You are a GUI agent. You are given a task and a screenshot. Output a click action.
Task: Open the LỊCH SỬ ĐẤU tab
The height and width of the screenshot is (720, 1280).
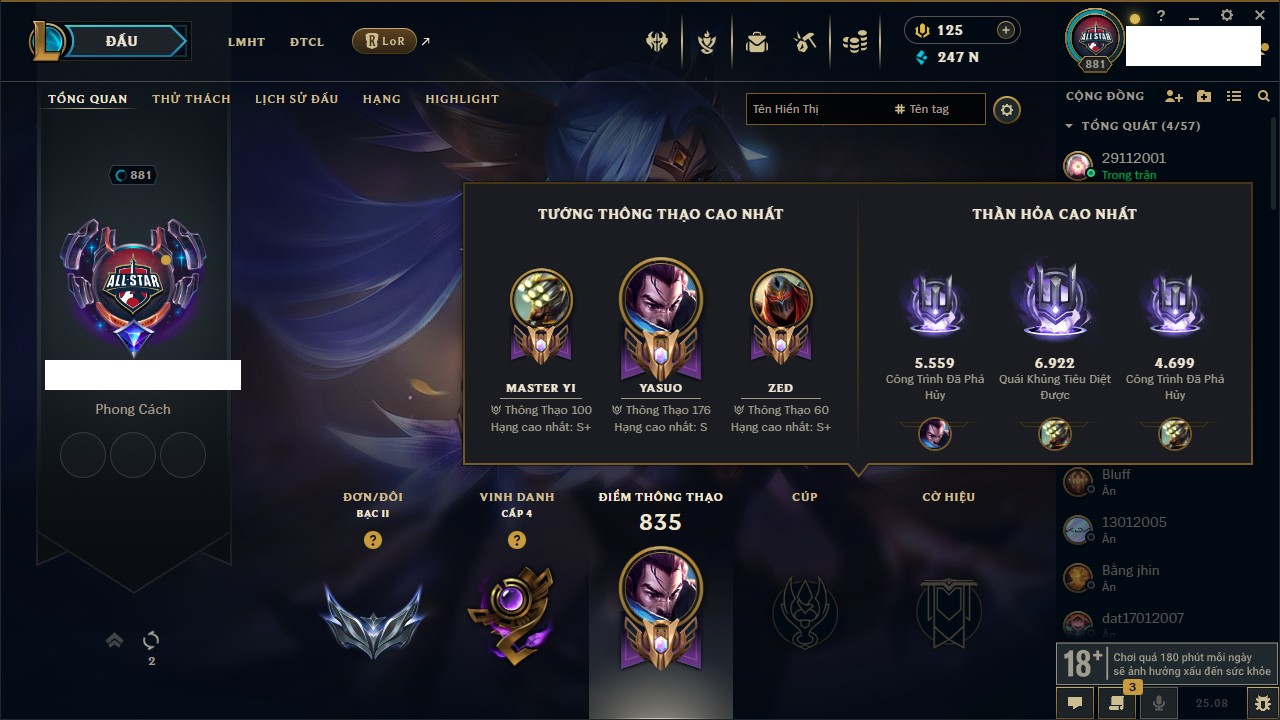296,99
